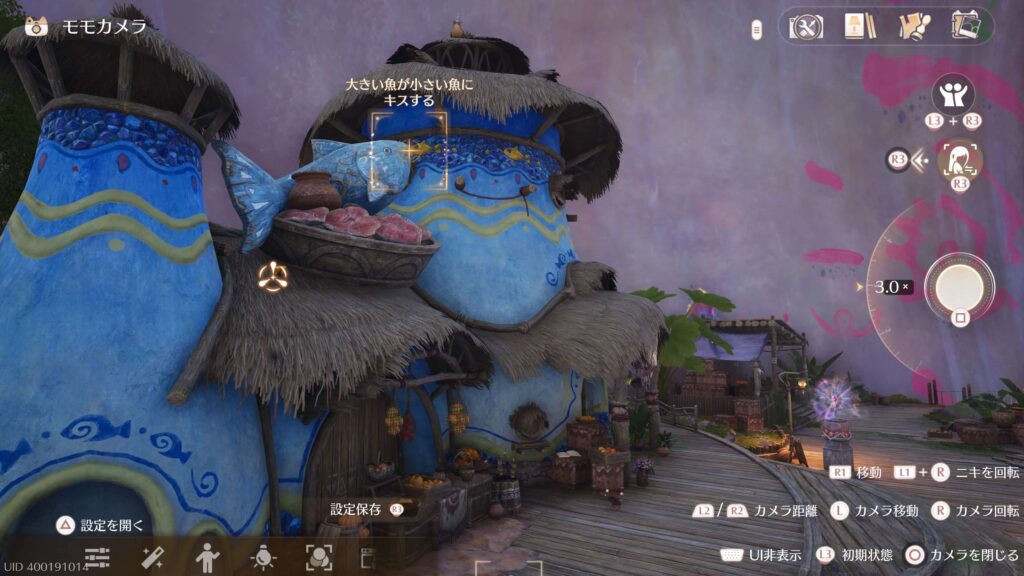Viewport: 1024px width, 576px height.
Task: Open the adjustment sliders settings icon
Action: pos(97,558)
